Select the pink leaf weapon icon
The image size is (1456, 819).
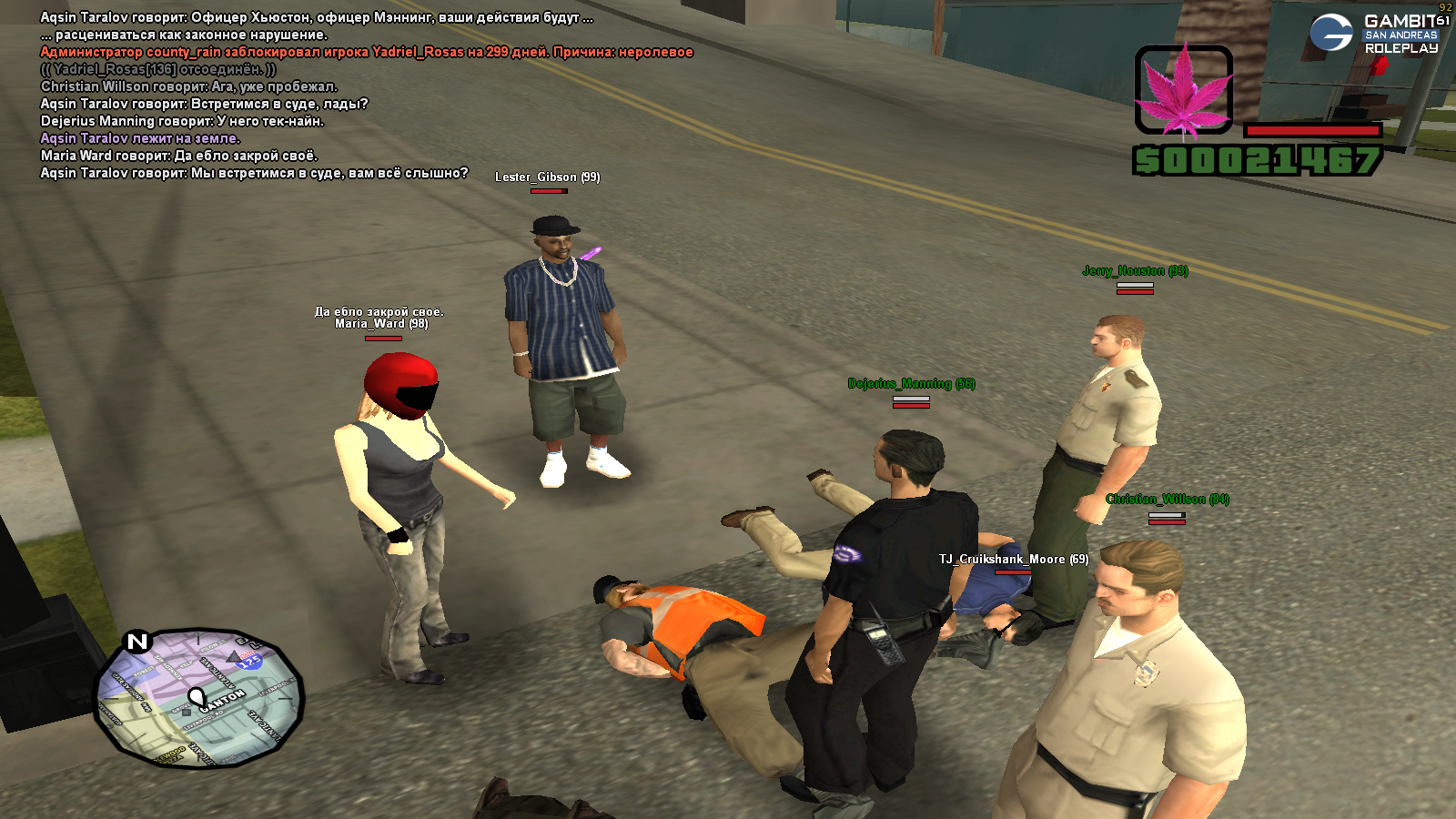coord(1183,90)
